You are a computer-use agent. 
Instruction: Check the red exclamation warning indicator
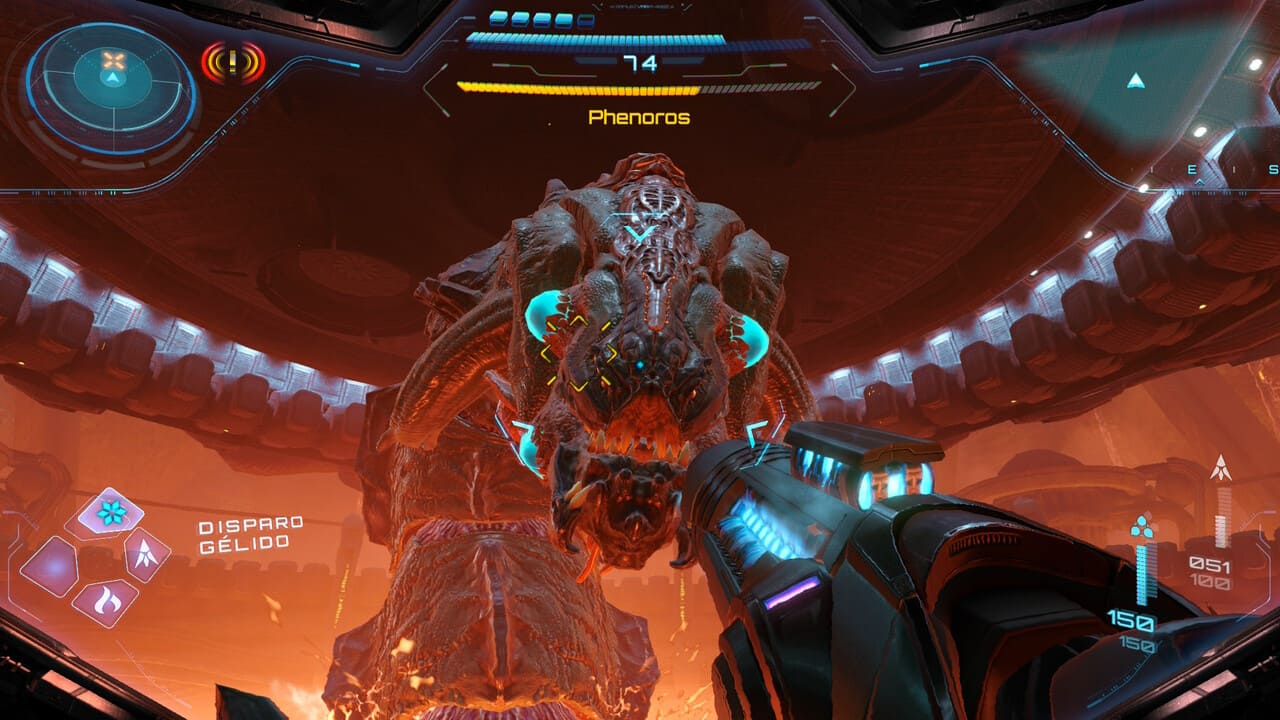point(233,63)
